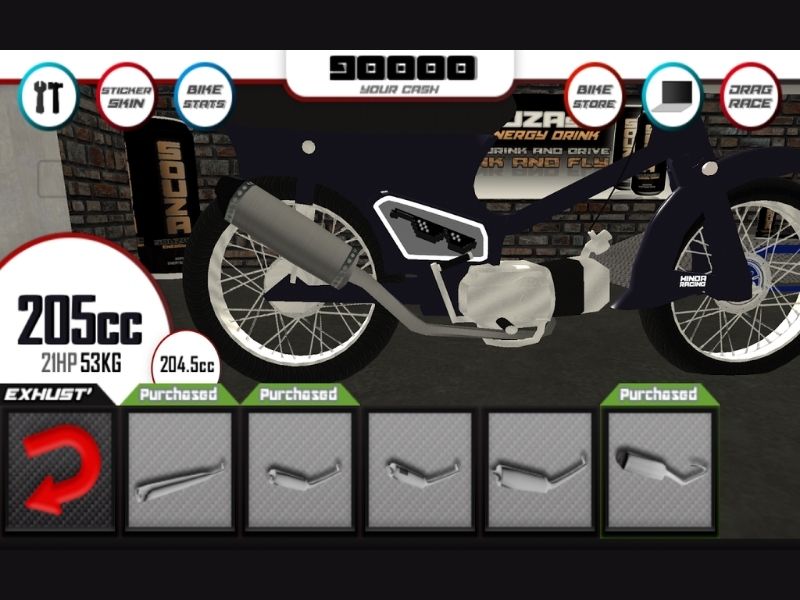The width and height of the screenshot is (800, 600).
Task: Go to the Bike Store
Action: point(594,96)
